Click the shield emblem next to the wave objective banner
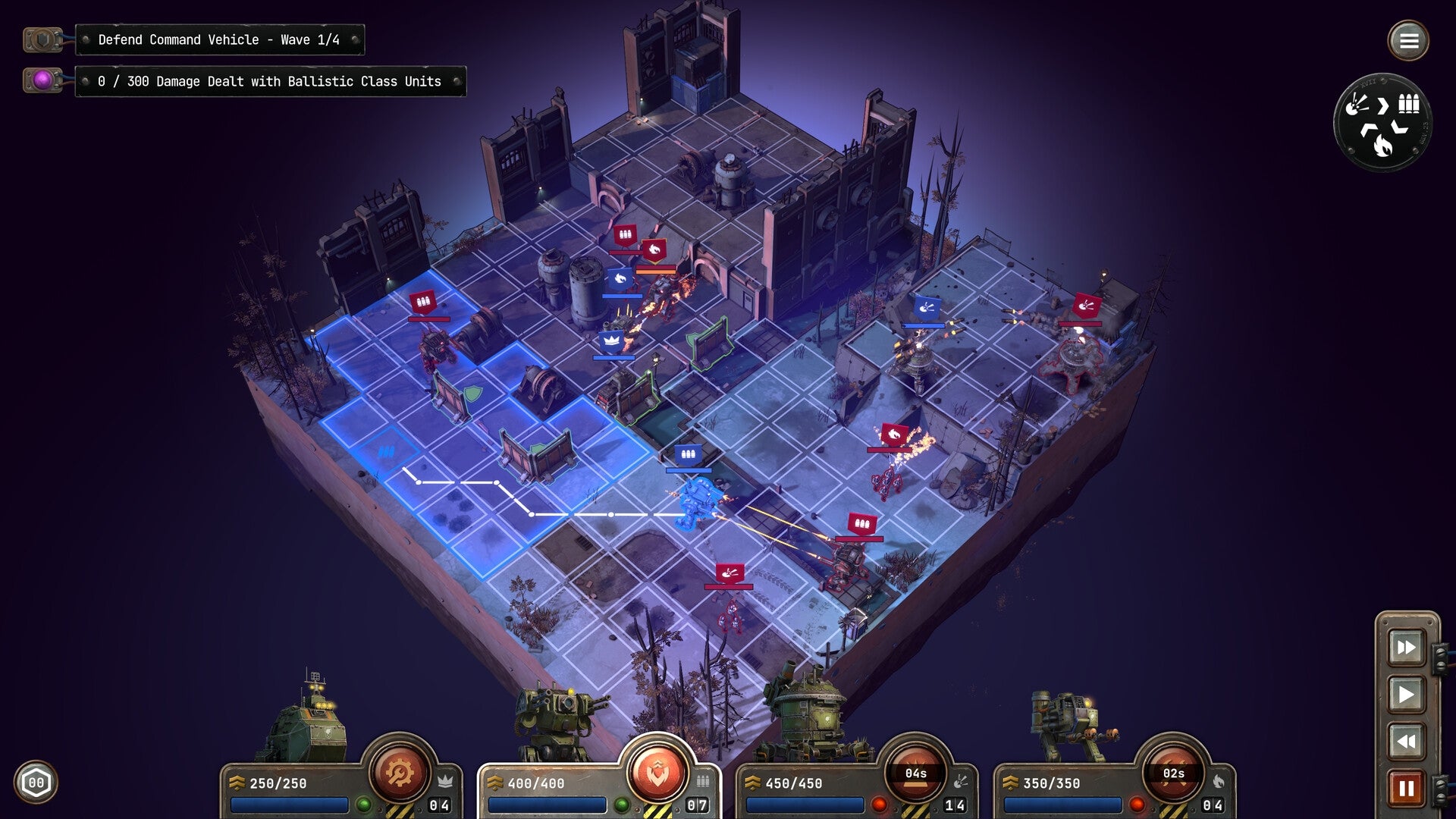The image size is (1456, 819). tap(42, 39)
